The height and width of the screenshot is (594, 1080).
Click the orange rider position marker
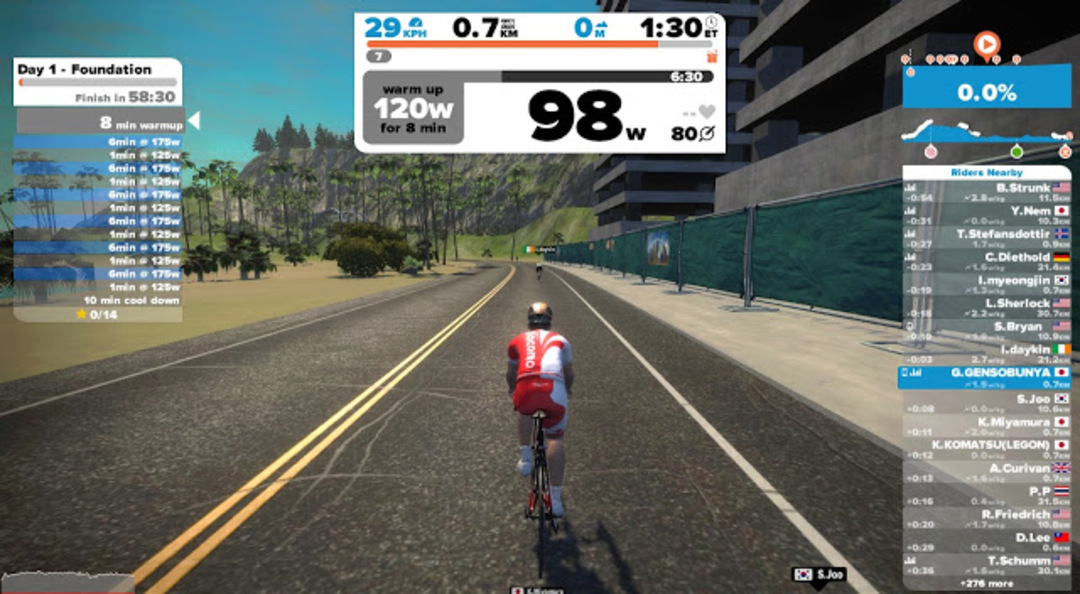(x=987, y=44)
